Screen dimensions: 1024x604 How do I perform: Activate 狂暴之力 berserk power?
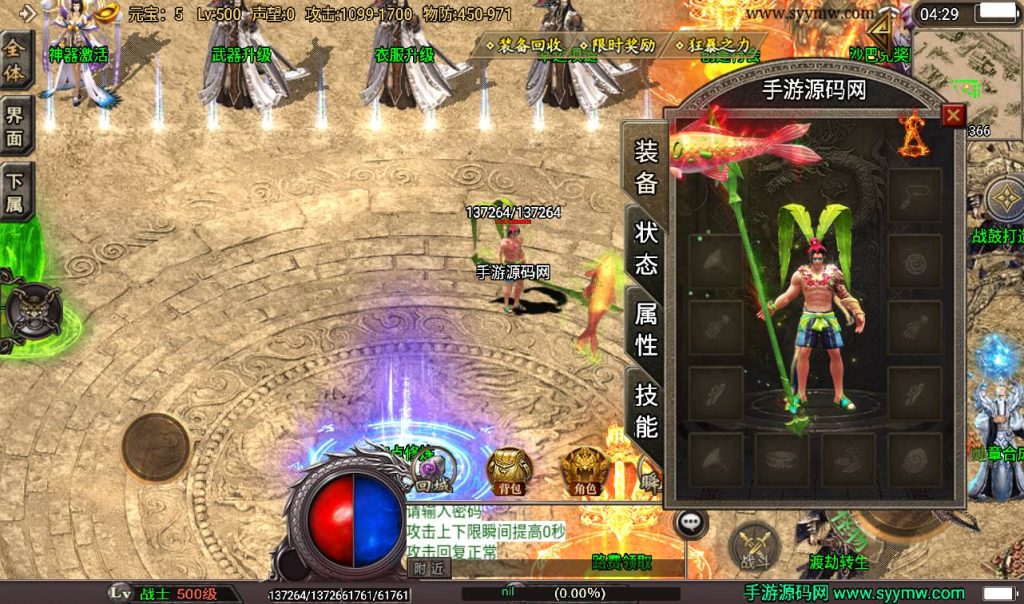pos(712,46)
